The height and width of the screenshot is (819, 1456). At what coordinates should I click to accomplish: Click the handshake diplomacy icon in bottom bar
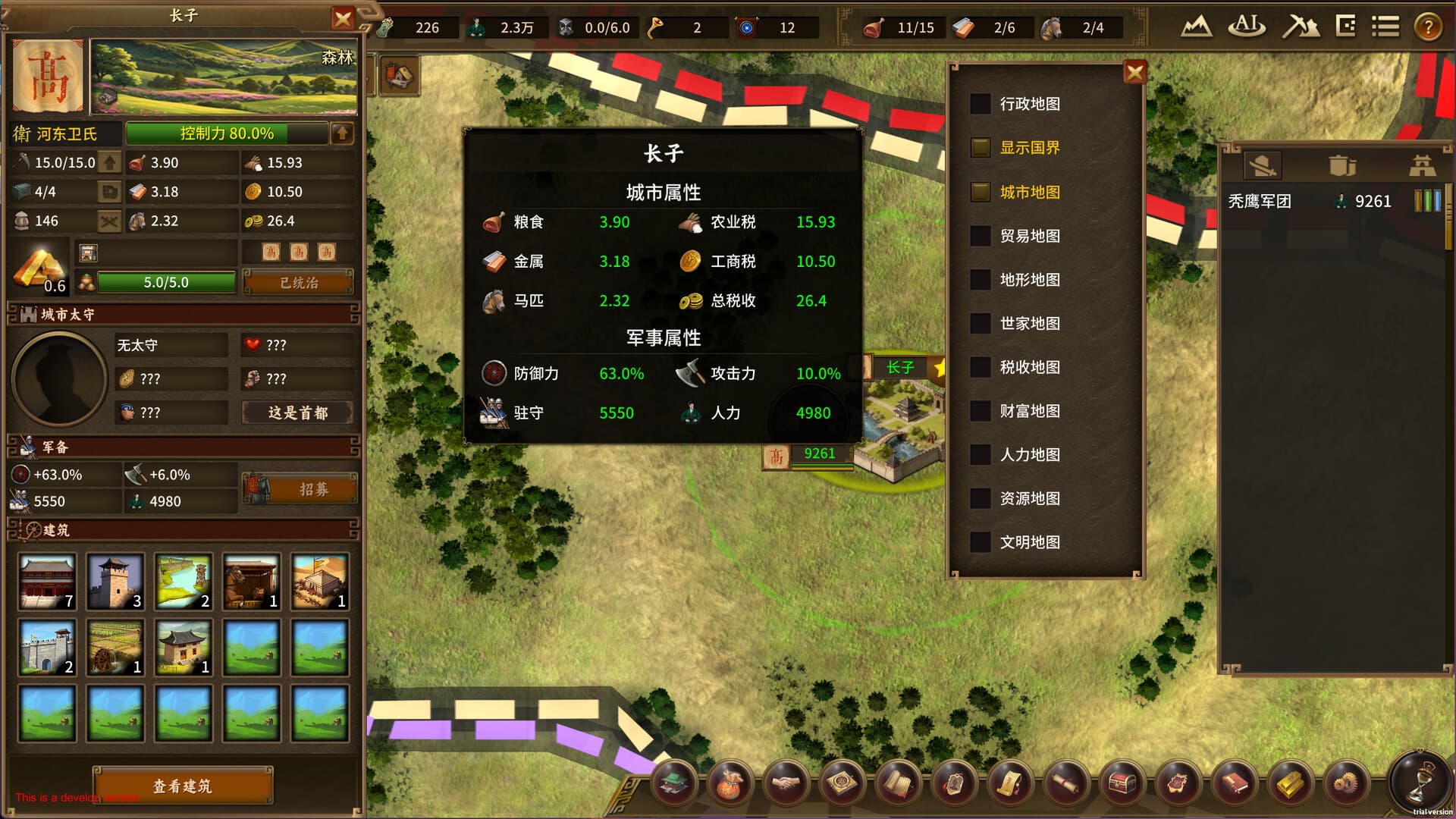(786, 785)
